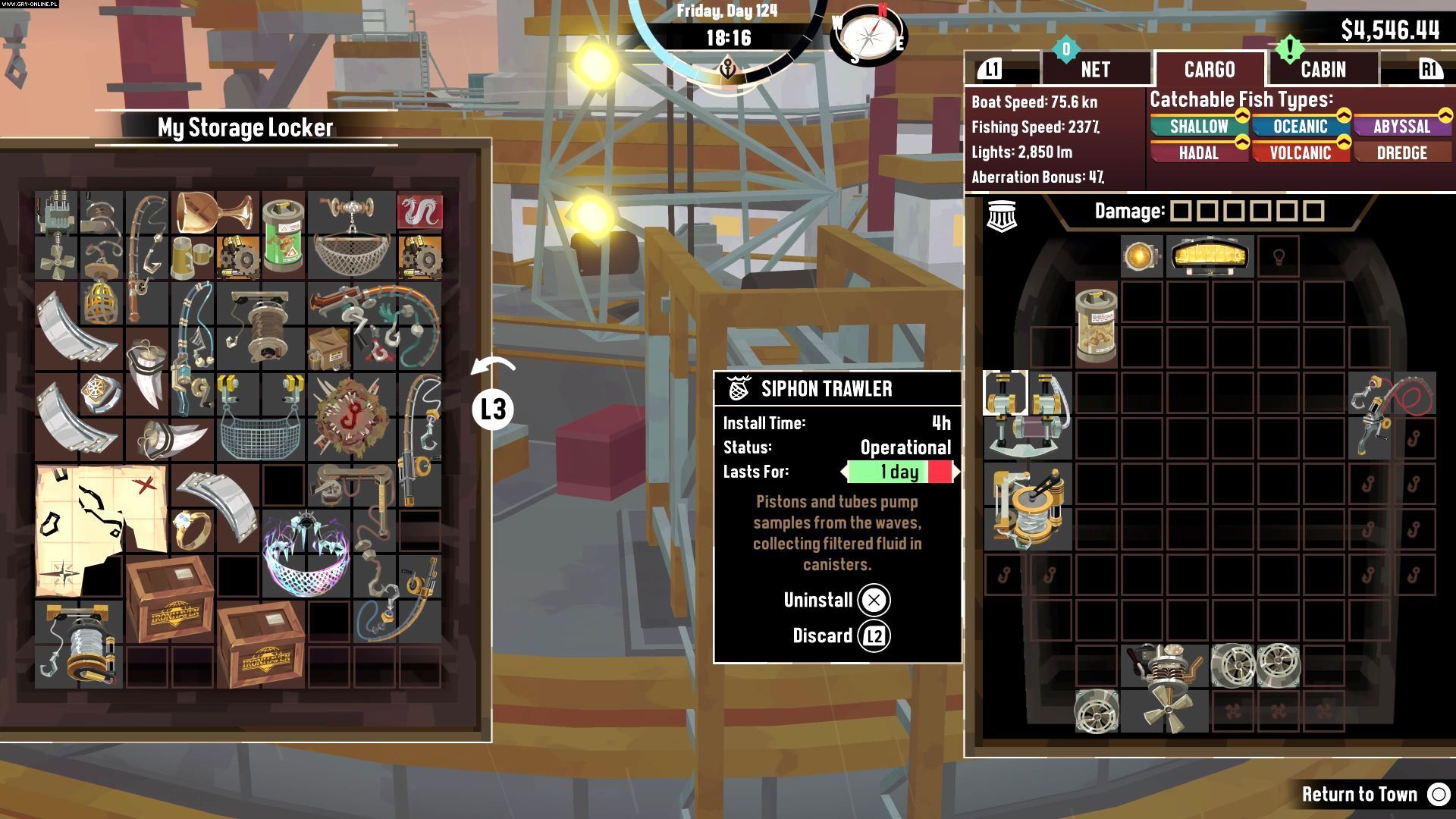Select the small round lamp in cargo
The height and width of the screenshot is (819, 1456).
(1141, 256)
